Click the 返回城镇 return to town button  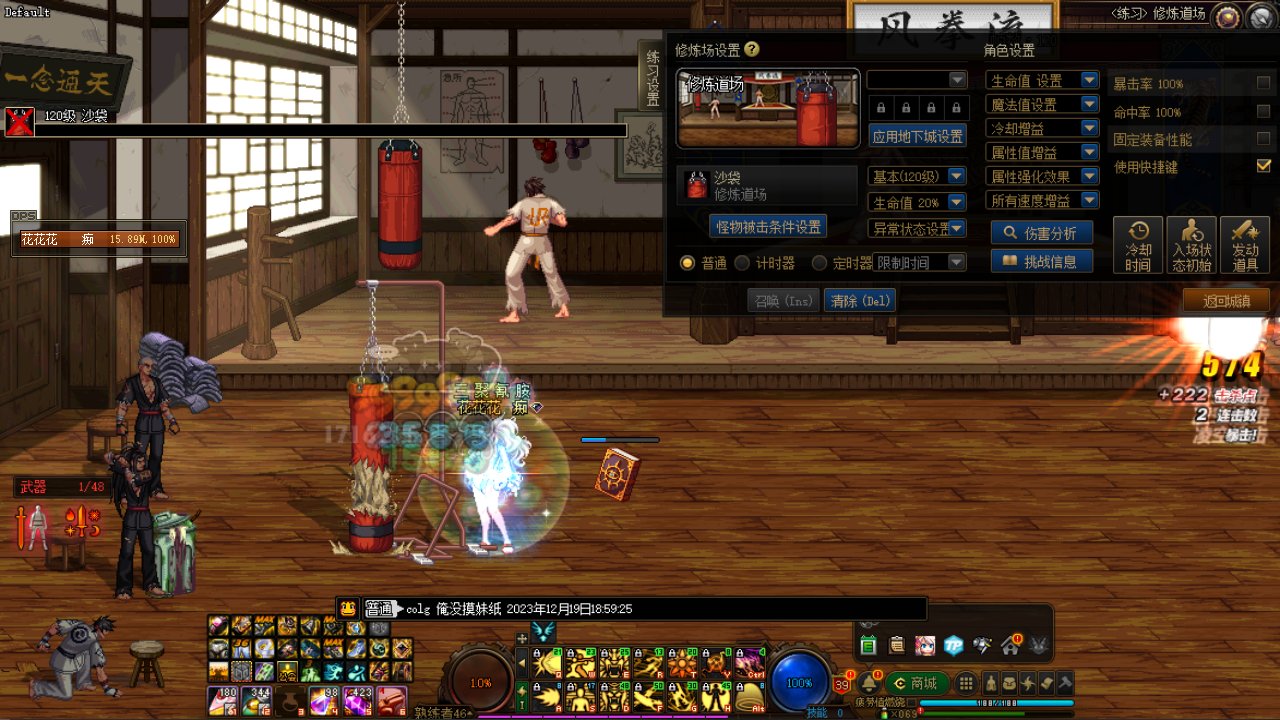pos(1226,300)
